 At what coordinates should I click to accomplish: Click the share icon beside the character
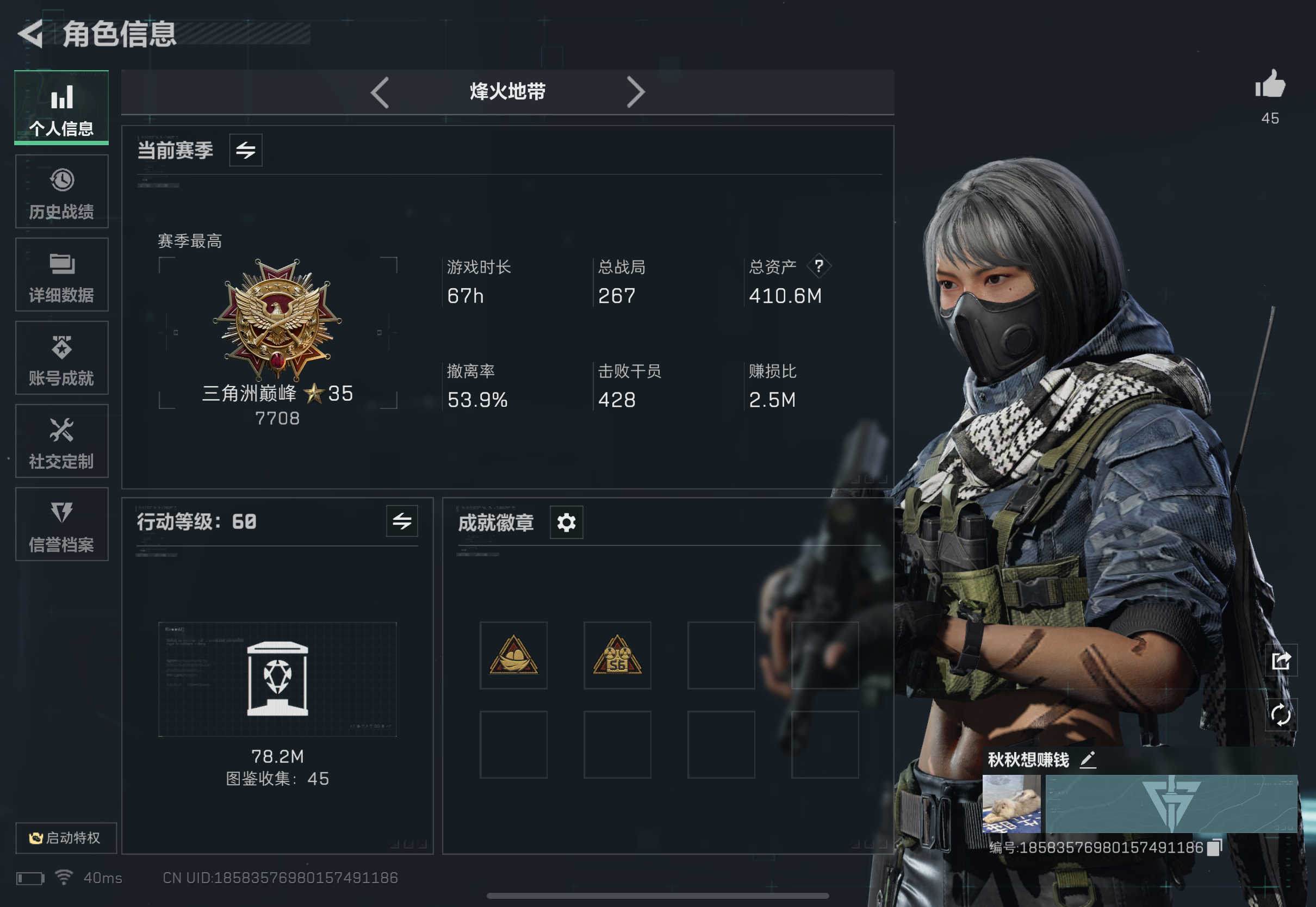[x=1281, y=661]
